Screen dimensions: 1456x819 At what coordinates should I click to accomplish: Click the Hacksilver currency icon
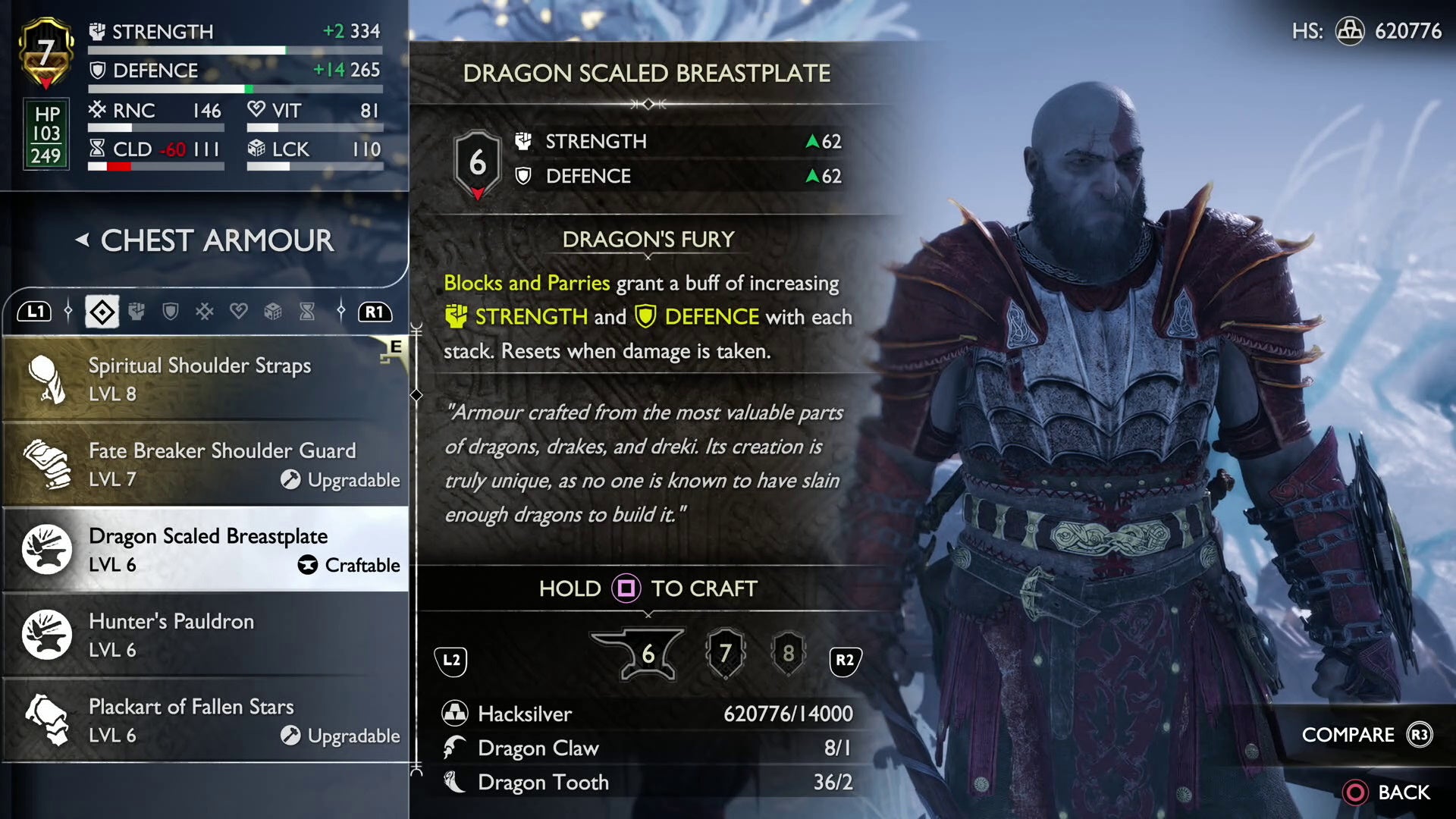pos(454,714)
